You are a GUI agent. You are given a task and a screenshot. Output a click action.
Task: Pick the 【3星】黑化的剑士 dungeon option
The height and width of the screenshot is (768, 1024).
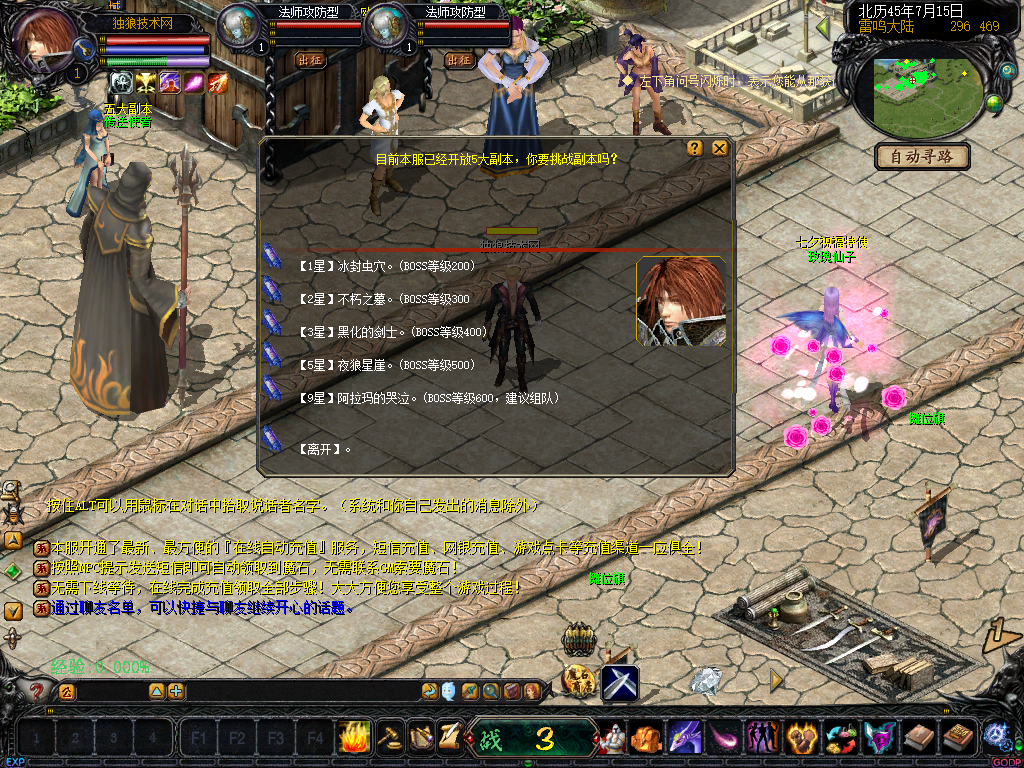coord(392,332)
